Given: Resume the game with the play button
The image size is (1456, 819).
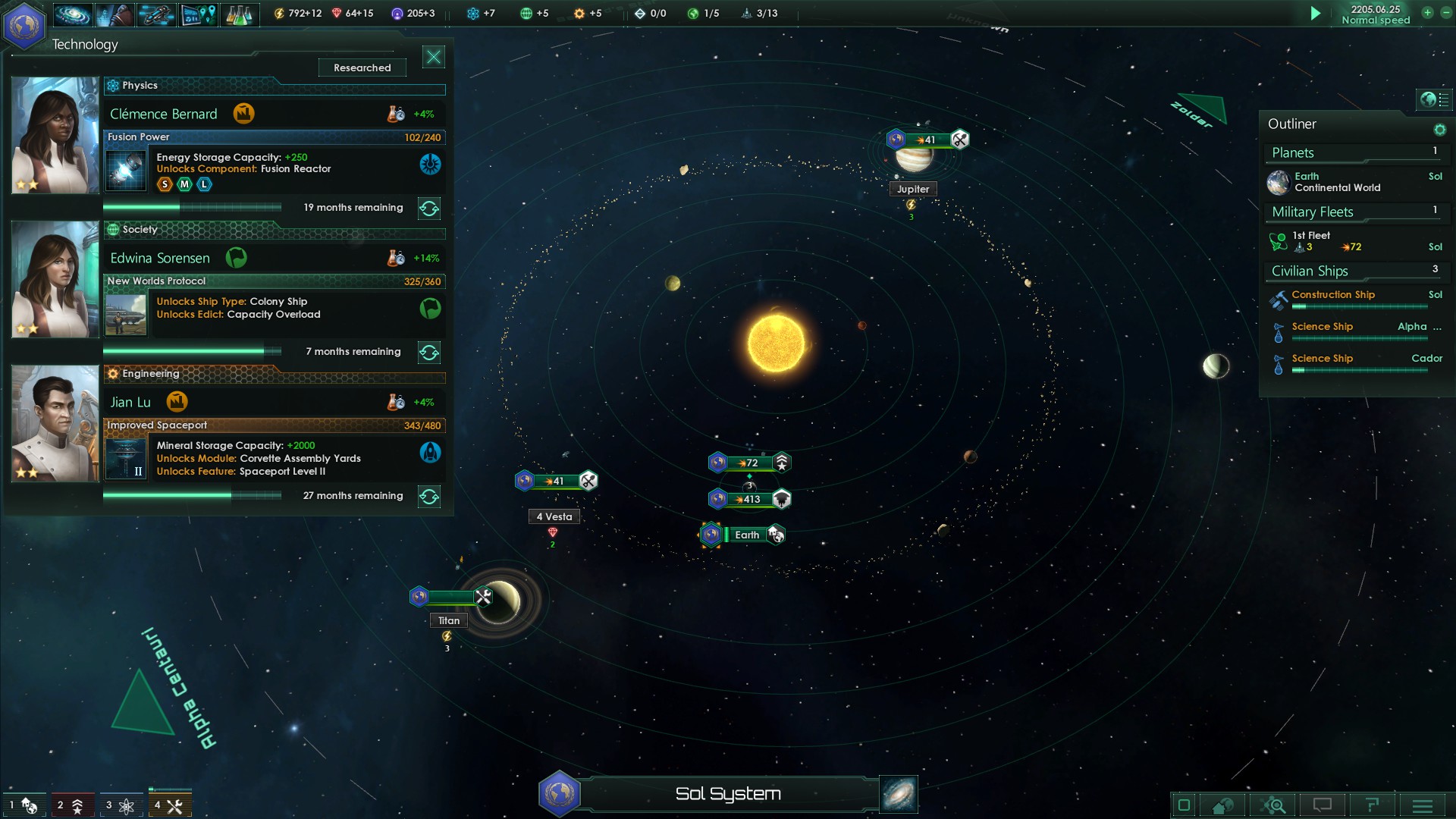Looking at the screenshot, I should [1316, 14].
